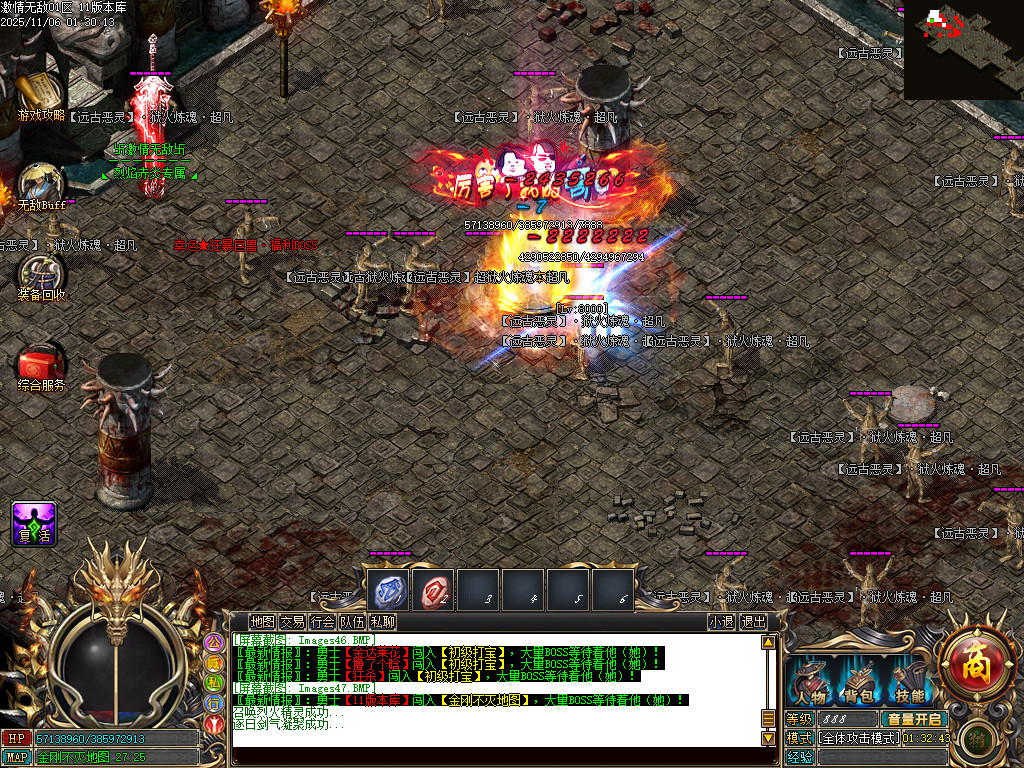Click the 退出 exit button
This screenshot has width=1024, height=768.
pos(753,622)
